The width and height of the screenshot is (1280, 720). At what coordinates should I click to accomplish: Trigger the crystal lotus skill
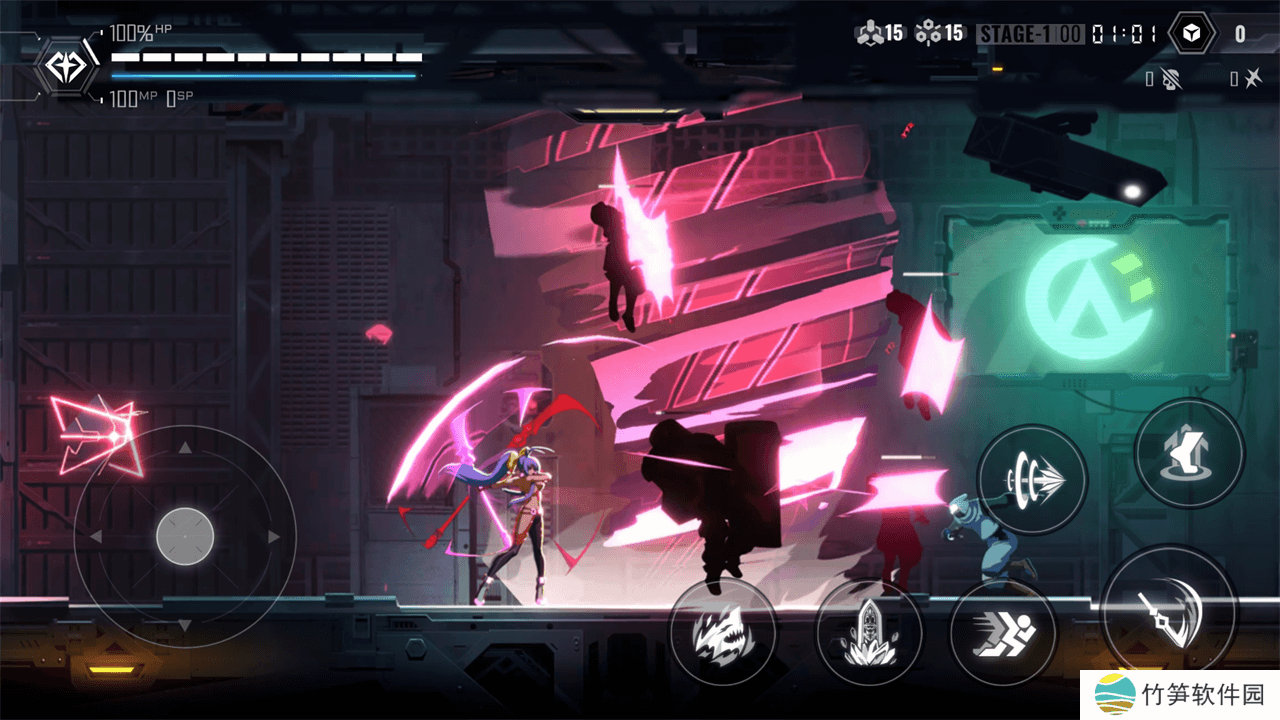tap(868, 632)
